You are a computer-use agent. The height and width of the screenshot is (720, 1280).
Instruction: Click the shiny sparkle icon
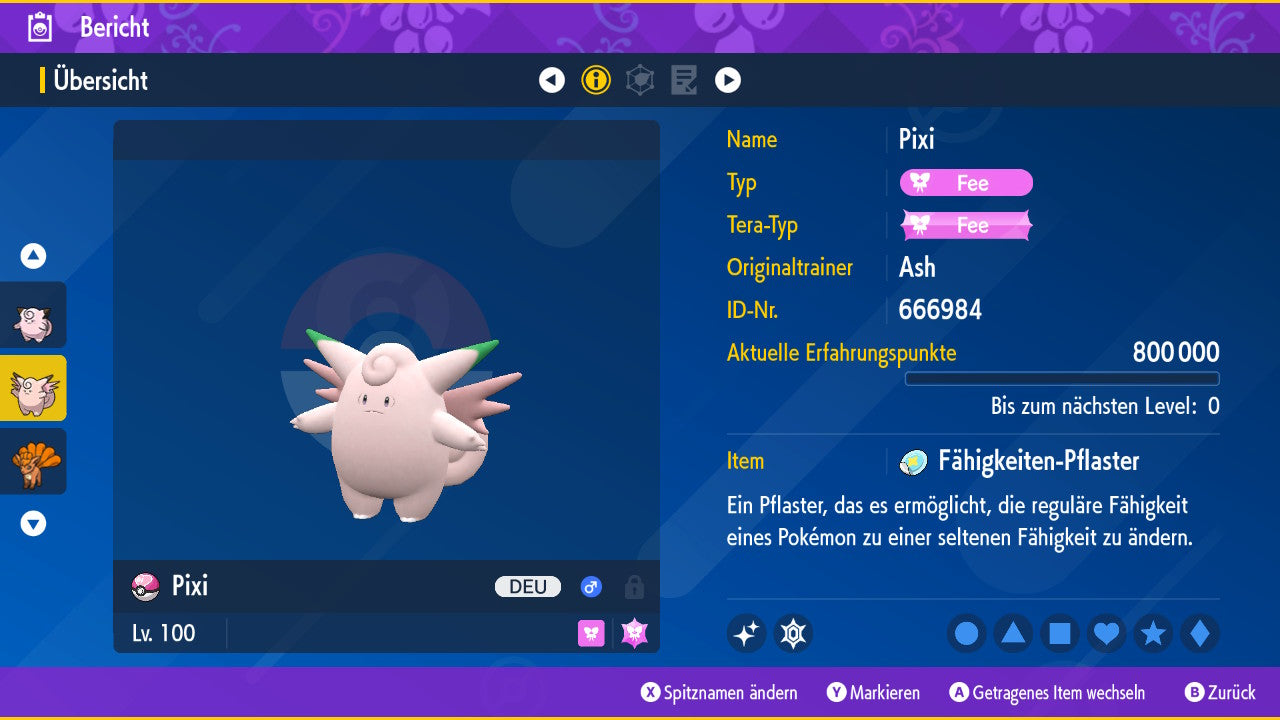[746, 634]
